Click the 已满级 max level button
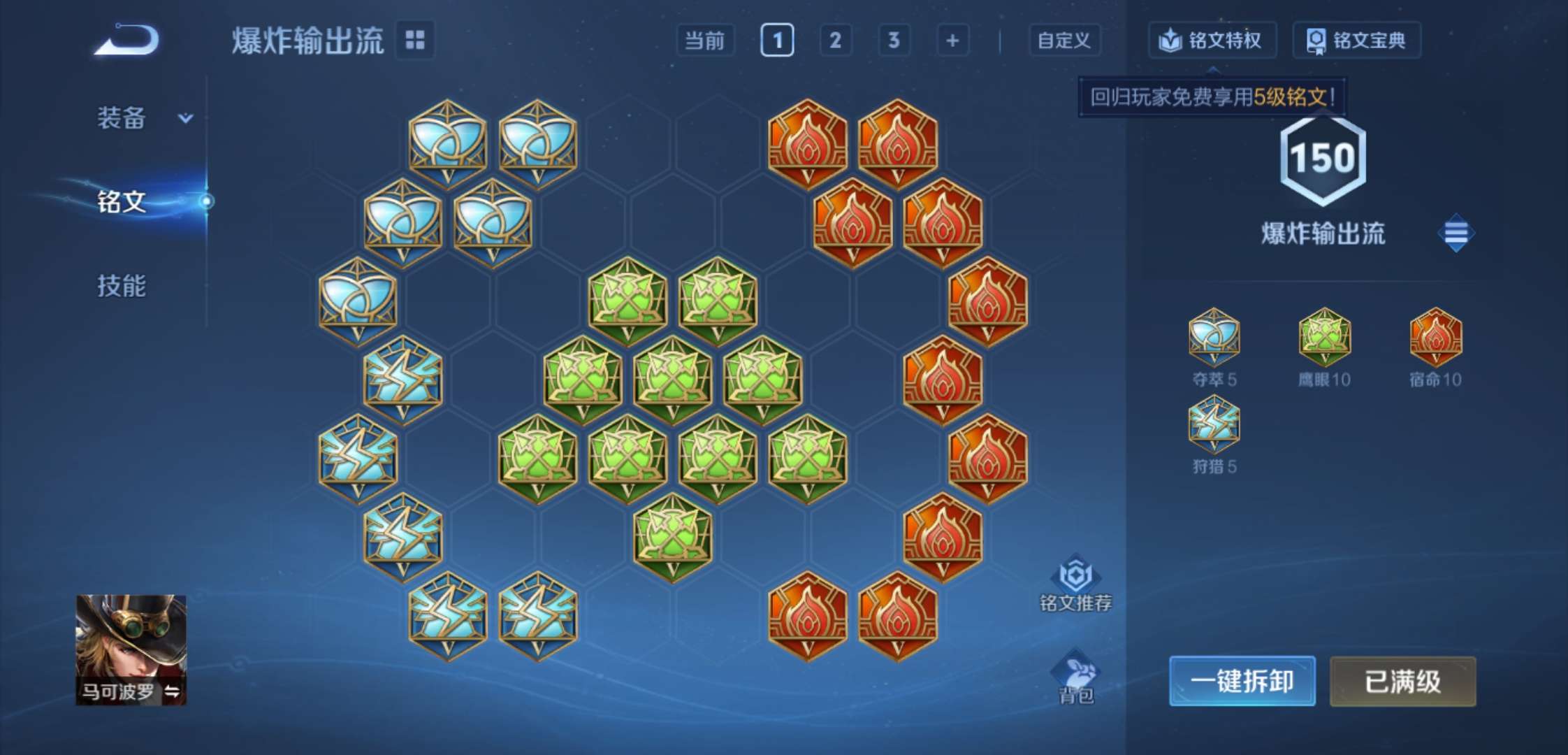 click(x=1402, y=681)
